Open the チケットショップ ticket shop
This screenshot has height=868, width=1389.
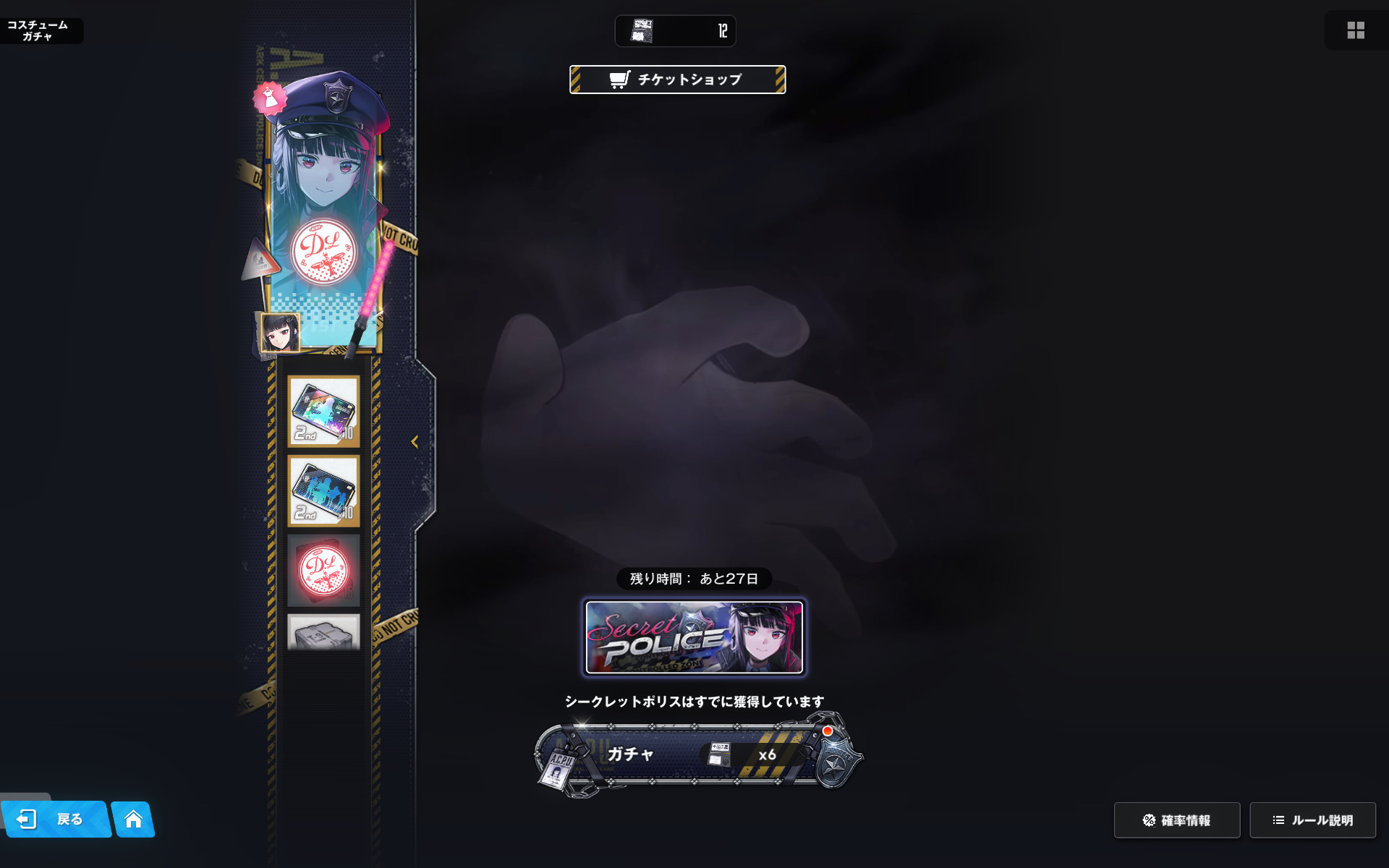(x=677, y=80)
